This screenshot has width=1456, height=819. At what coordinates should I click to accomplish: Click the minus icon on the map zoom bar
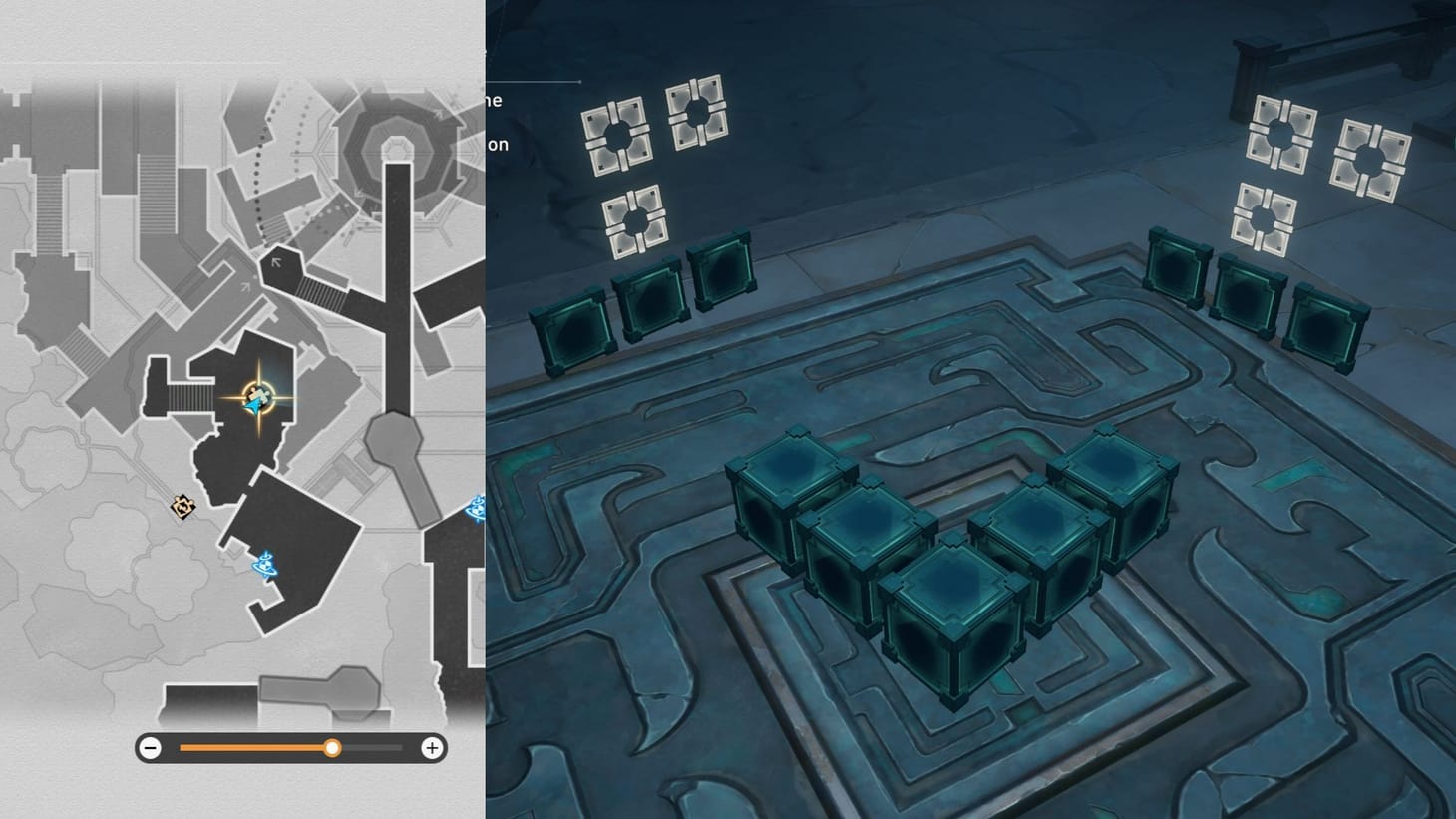click(x=150, y=747)
